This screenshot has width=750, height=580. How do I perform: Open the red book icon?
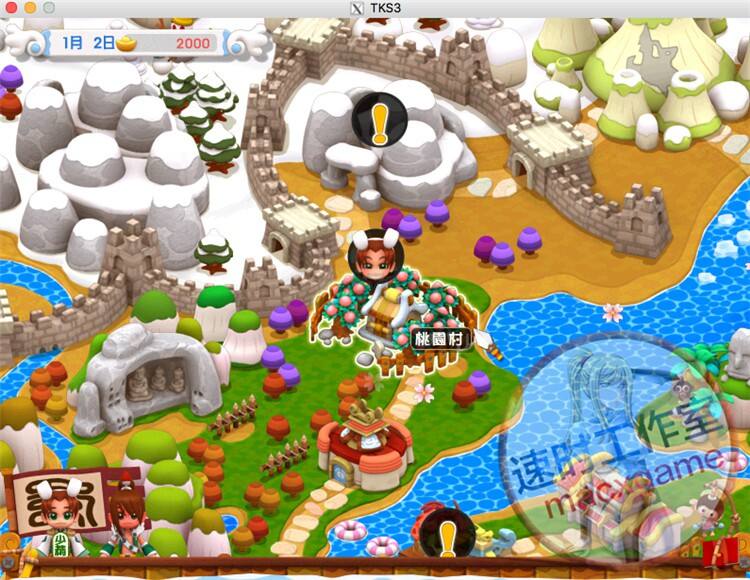tap(716, 550)
